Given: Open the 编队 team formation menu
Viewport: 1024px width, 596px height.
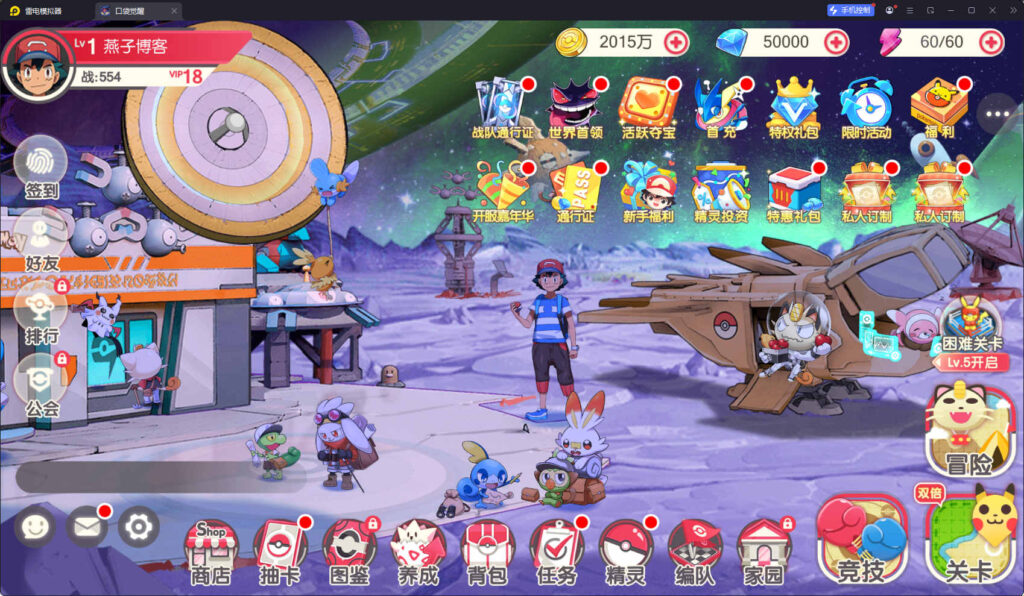Looking at the screenshot, I should (x=694, y=550).
